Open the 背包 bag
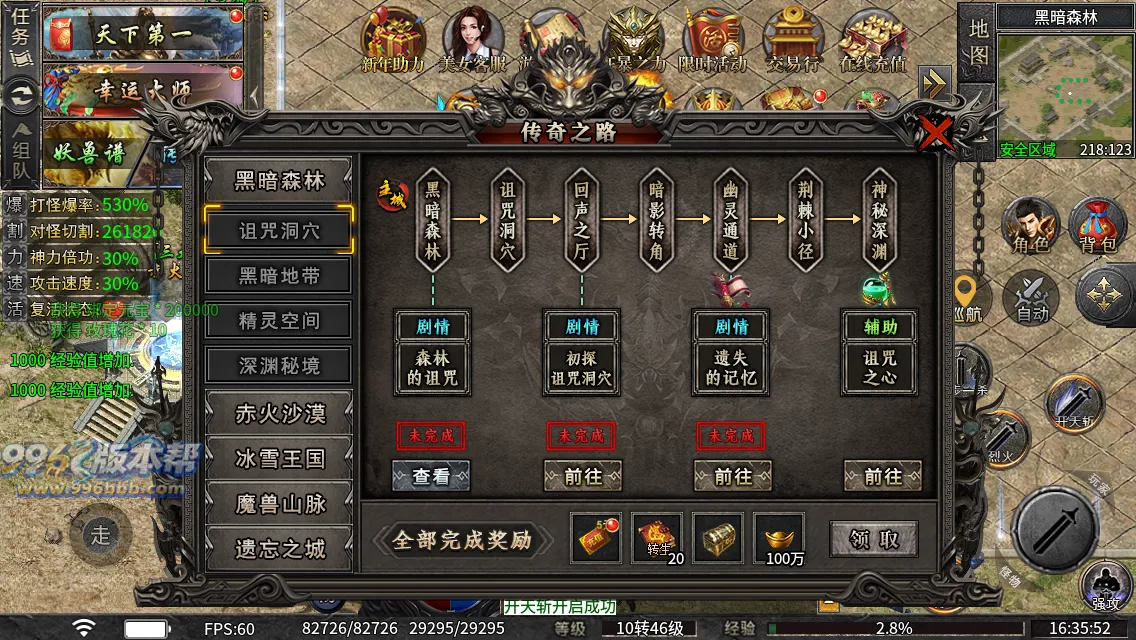This screenshot has height=640, width=1136. click(x=1097, y=225)
